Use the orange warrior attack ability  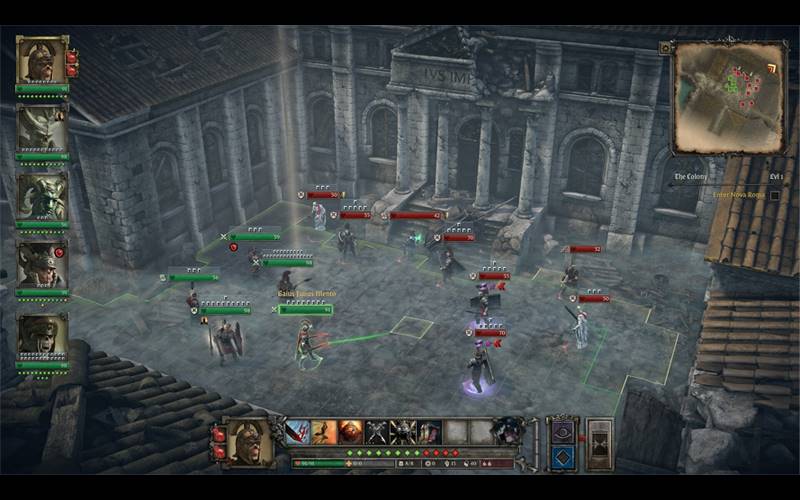(324, 432)
